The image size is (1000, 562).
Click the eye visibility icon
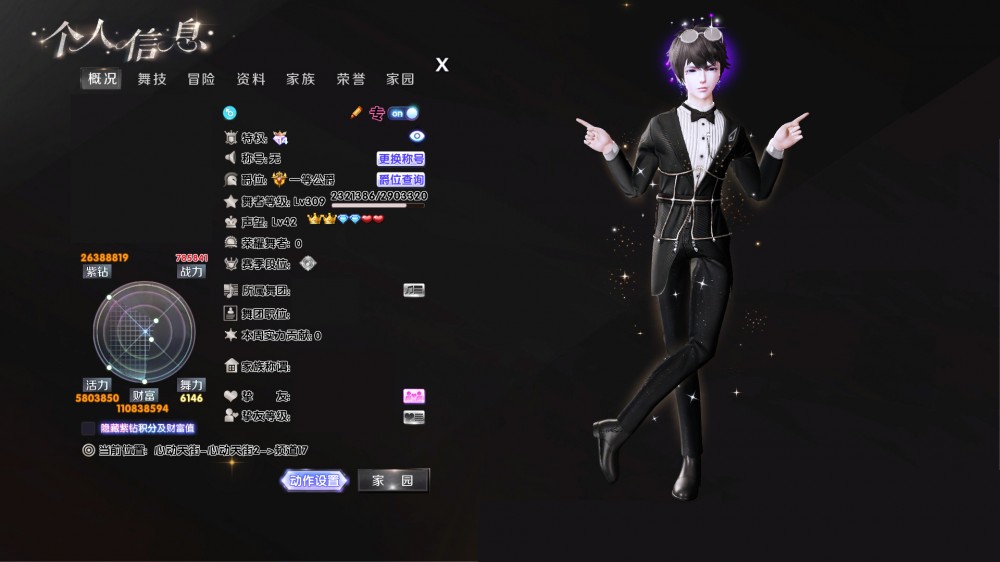pyautogui.click(x=417, y=136)
